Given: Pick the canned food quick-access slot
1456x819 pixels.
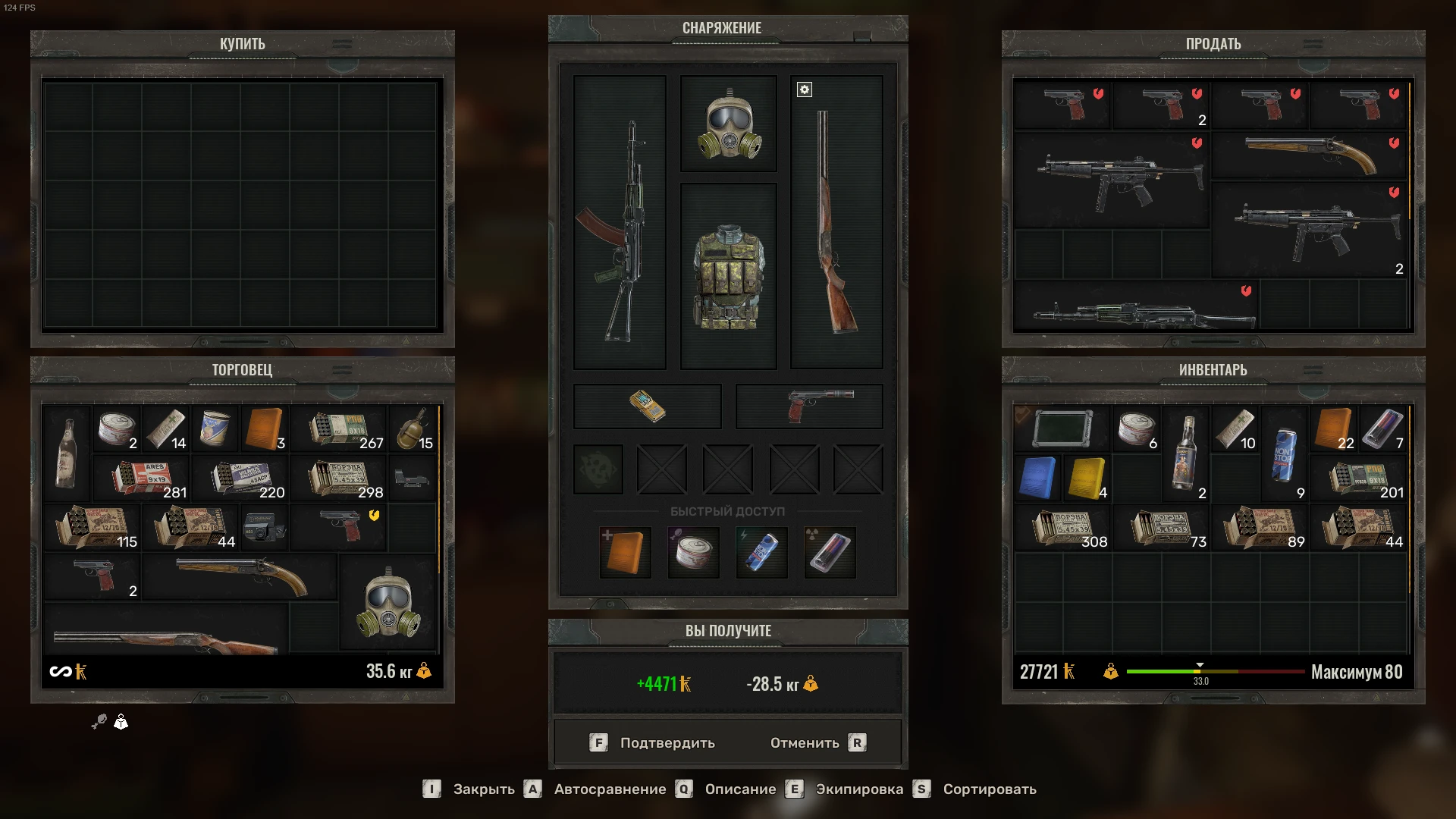Looking at the screenshot, I should 693,552.
